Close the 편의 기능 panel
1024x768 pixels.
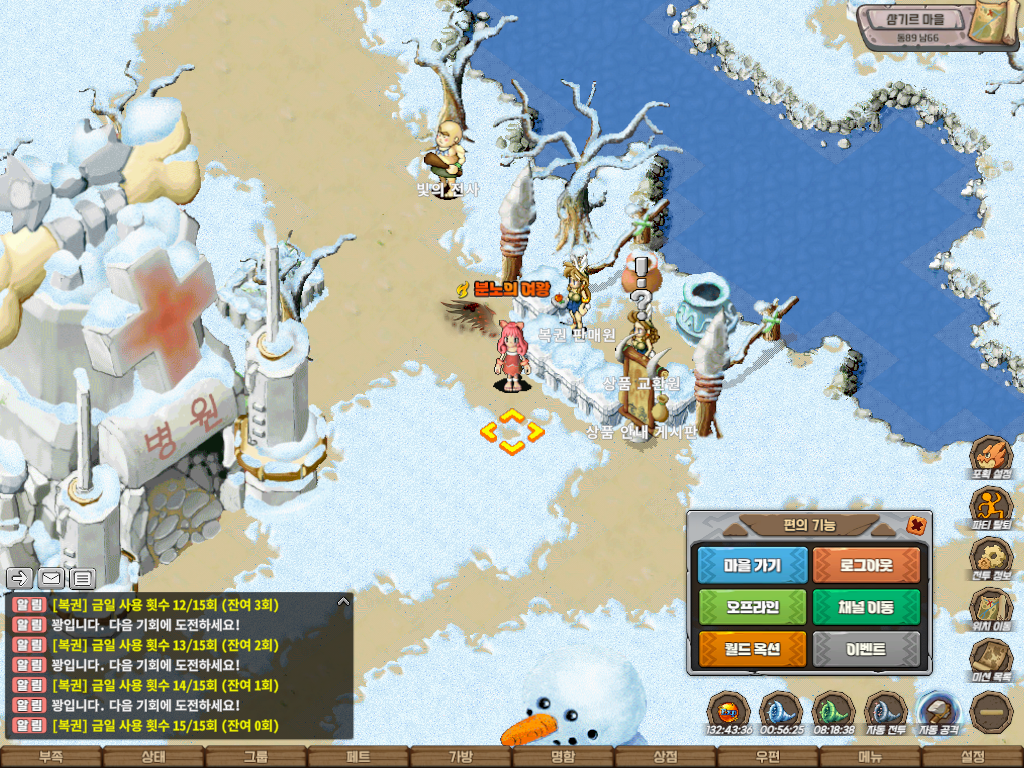click(x=915, y=525)
